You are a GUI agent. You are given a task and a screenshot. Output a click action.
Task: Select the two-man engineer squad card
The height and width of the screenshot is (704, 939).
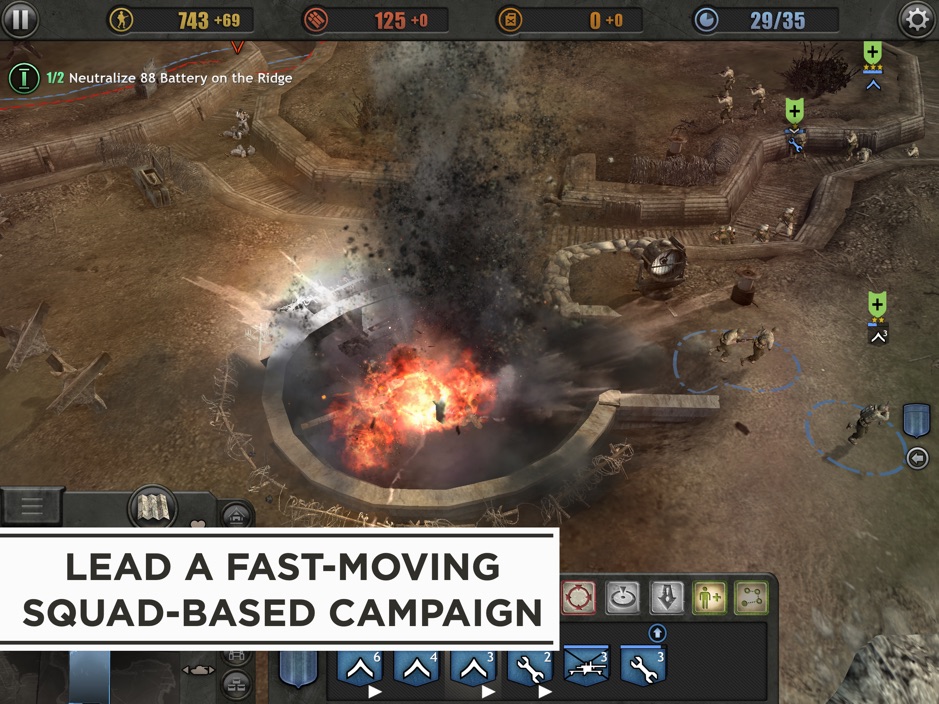click(x=532, y=667)
